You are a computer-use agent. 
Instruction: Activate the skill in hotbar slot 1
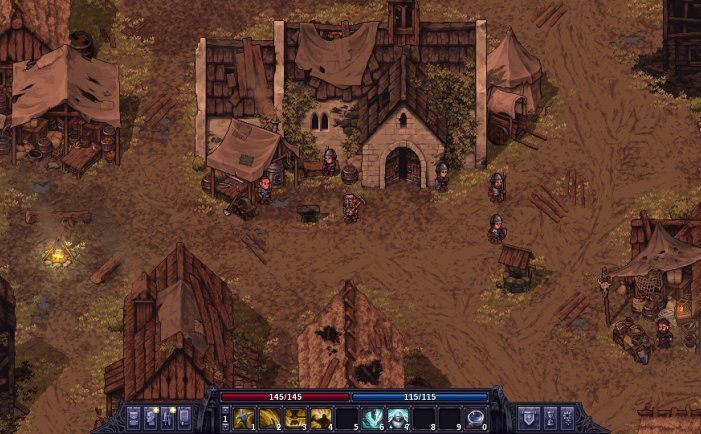(x=244, y=417)
